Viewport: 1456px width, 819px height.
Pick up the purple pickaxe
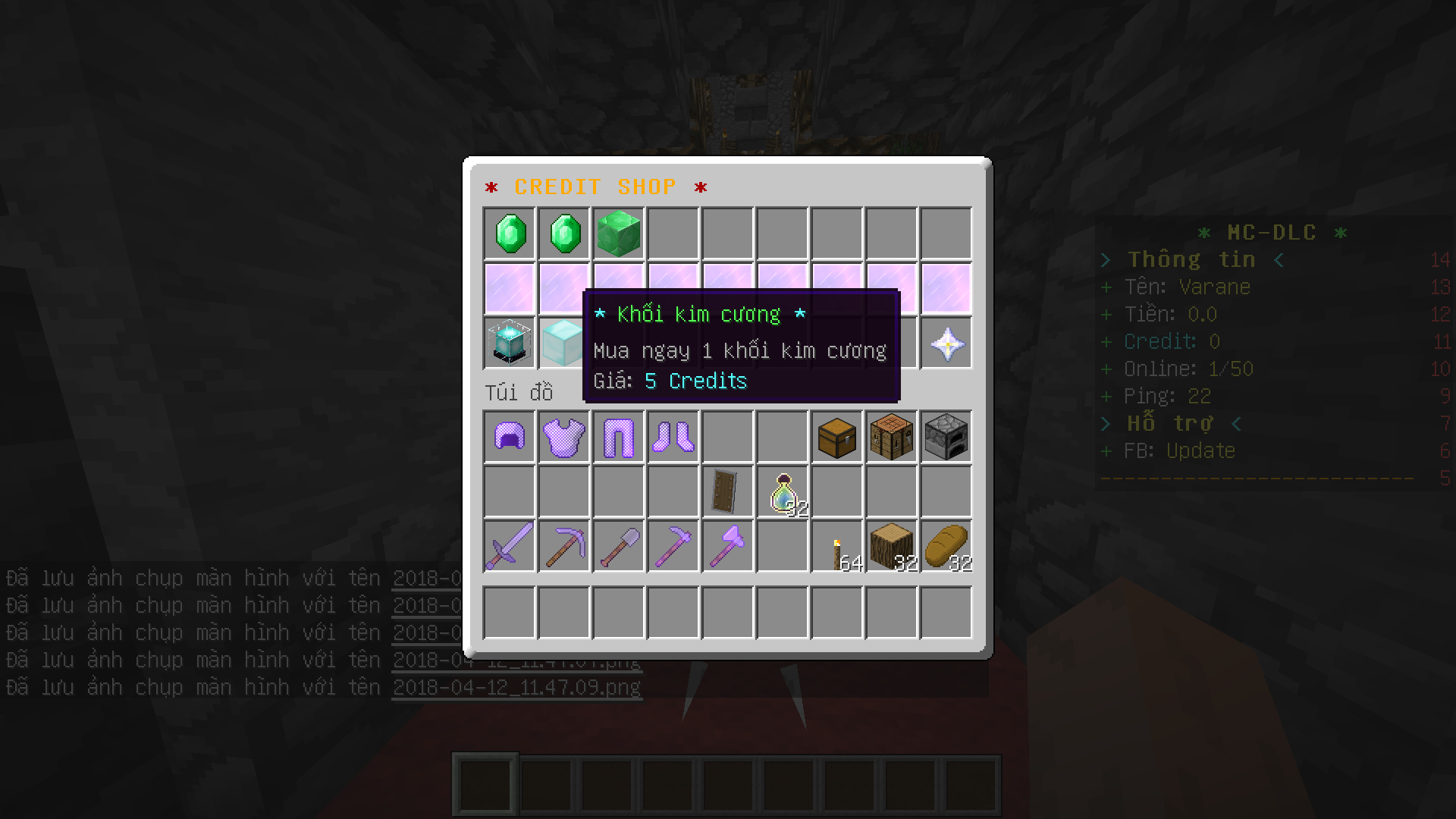pos(564,546)
